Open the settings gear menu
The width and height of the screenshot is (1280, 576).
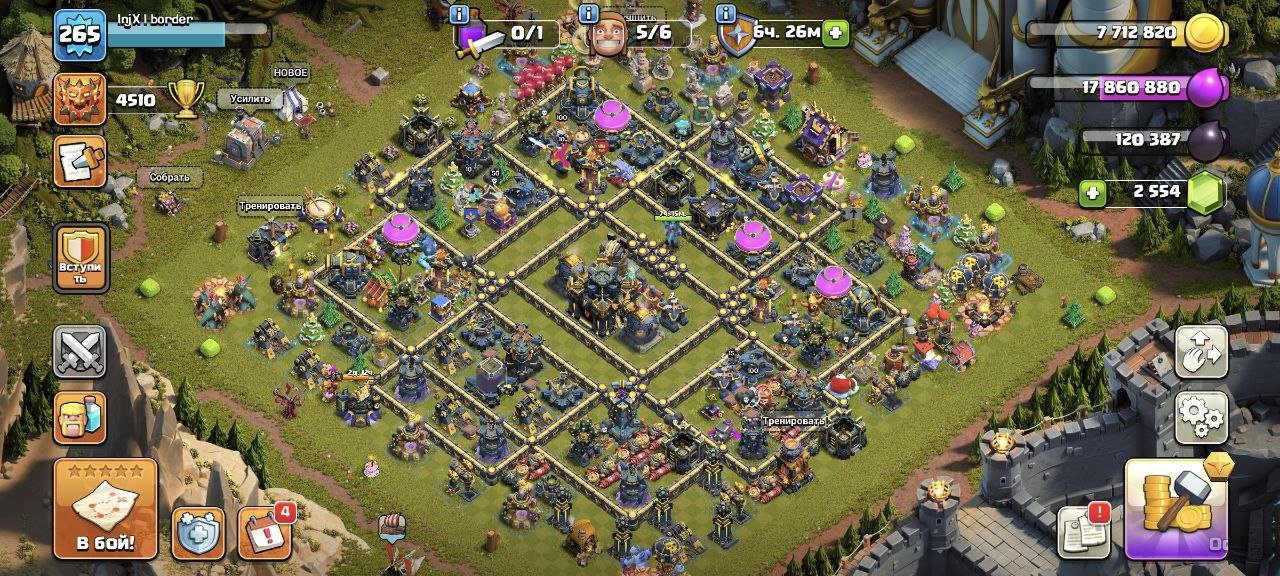tap(1201, 417)
